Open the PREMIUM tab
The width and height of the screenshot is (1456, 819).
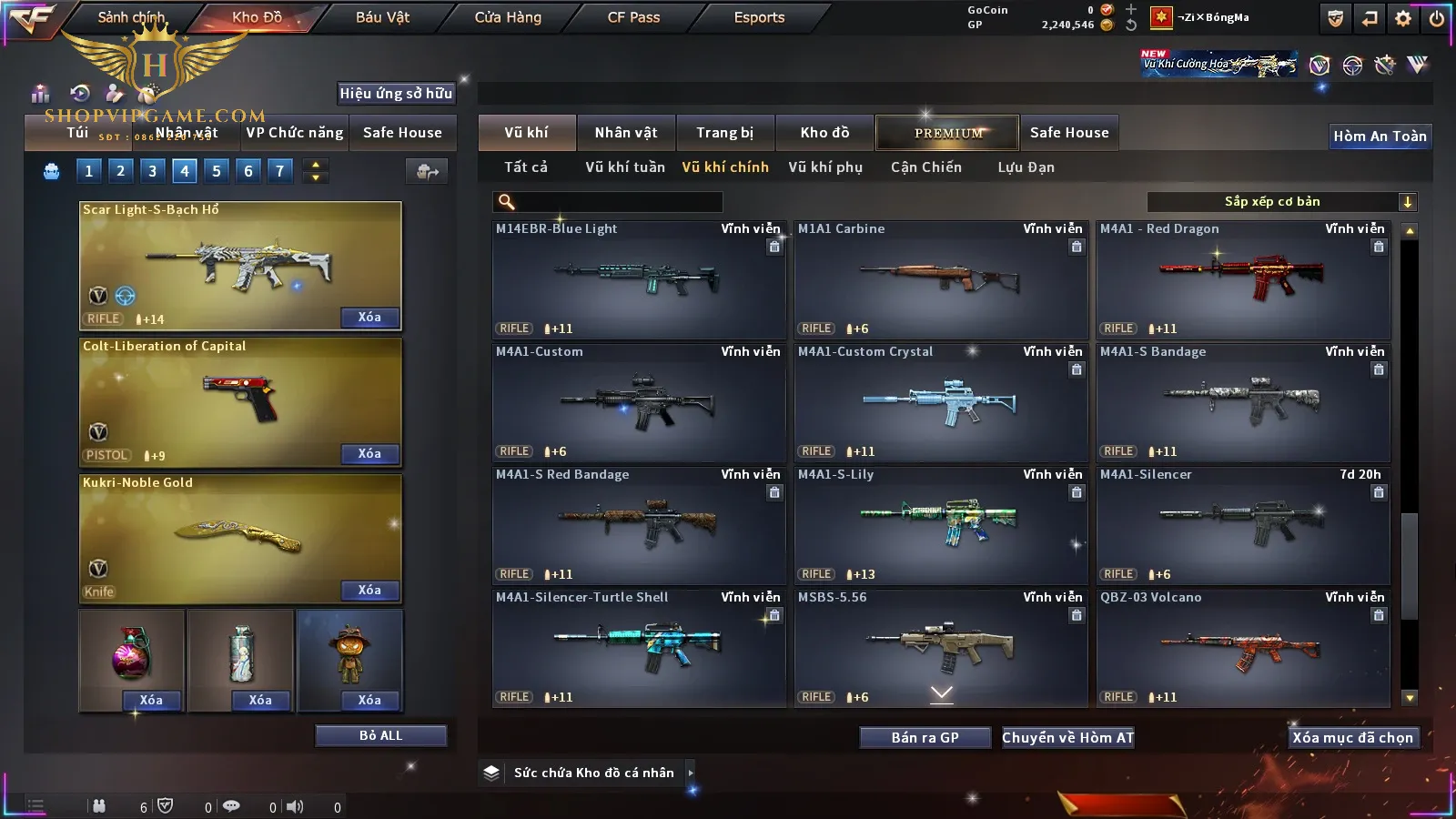coord(947,133)
